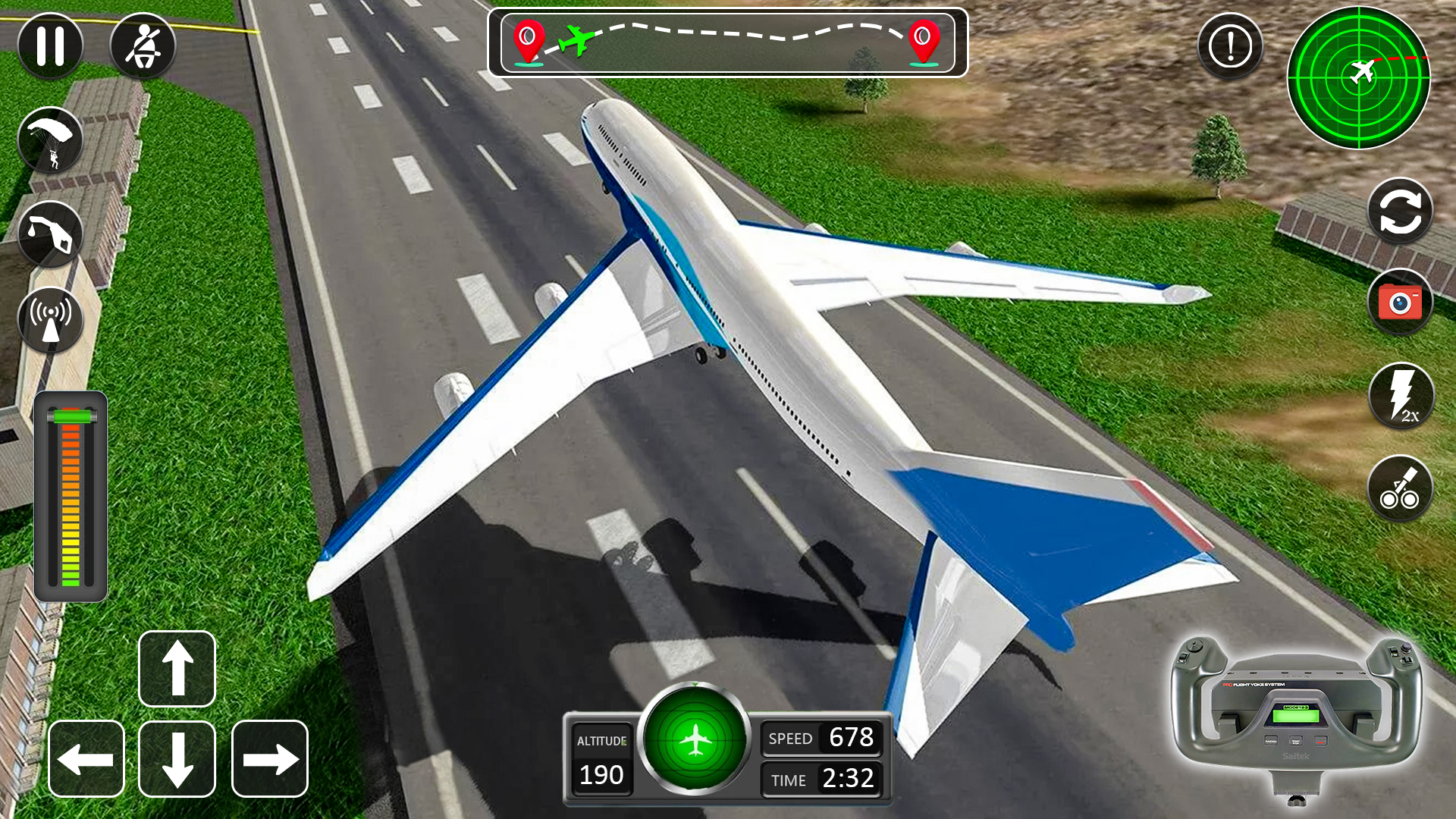Screen dimensions: 1456x819
Task: Activate the parachute option
Action: 50,140
